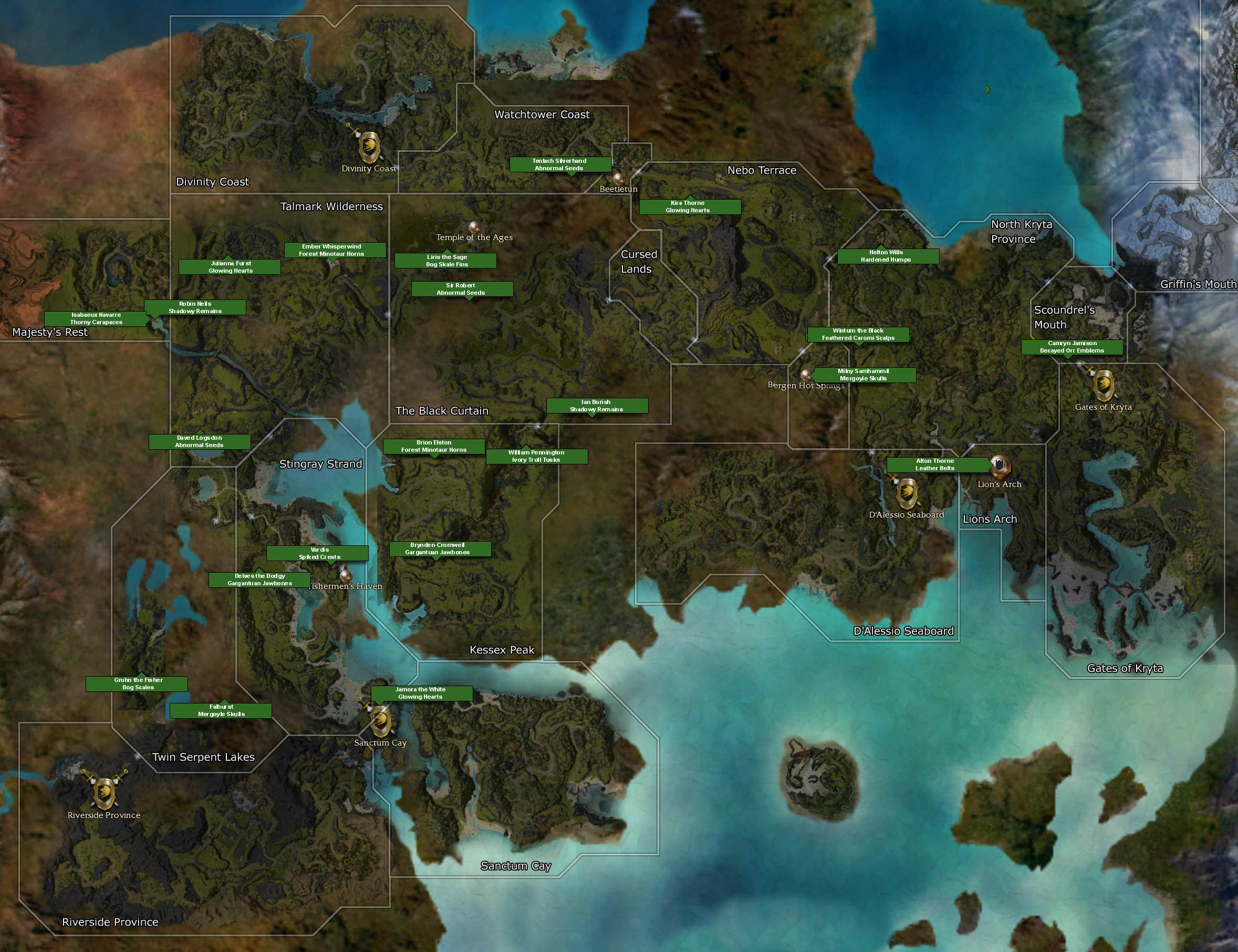This screenshot has width=1238, height=952.
Task: Select Camryn Jamison's Decayed Orr Emblems label
Action: pos(1071,347)
